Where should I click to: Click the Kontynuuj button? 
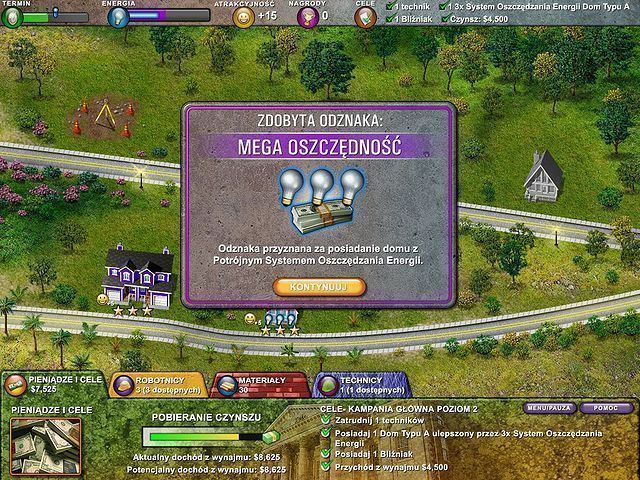(319, 287)
